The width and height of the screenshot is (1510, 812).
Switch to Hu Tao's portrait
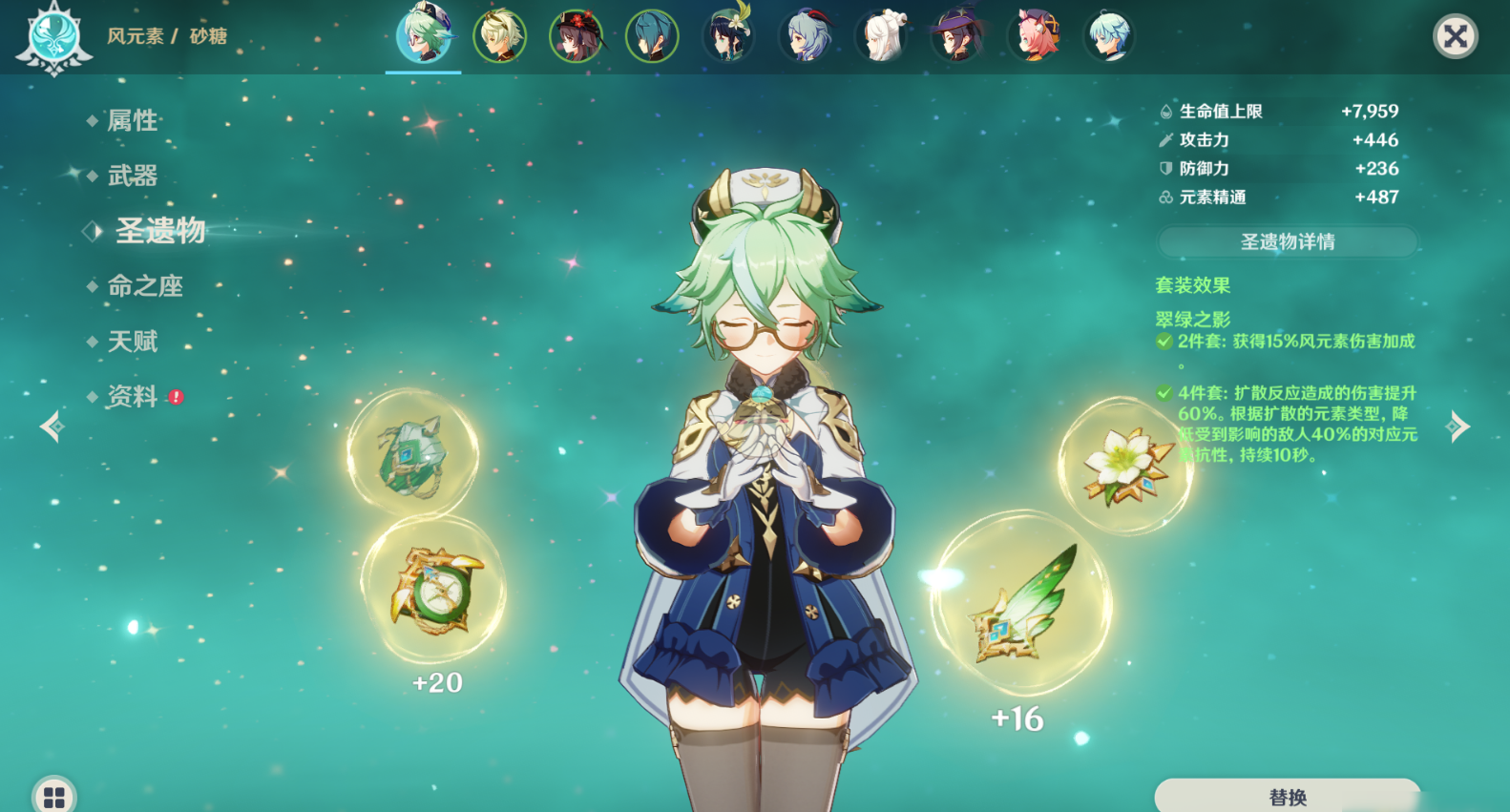(x=576, y=36)
